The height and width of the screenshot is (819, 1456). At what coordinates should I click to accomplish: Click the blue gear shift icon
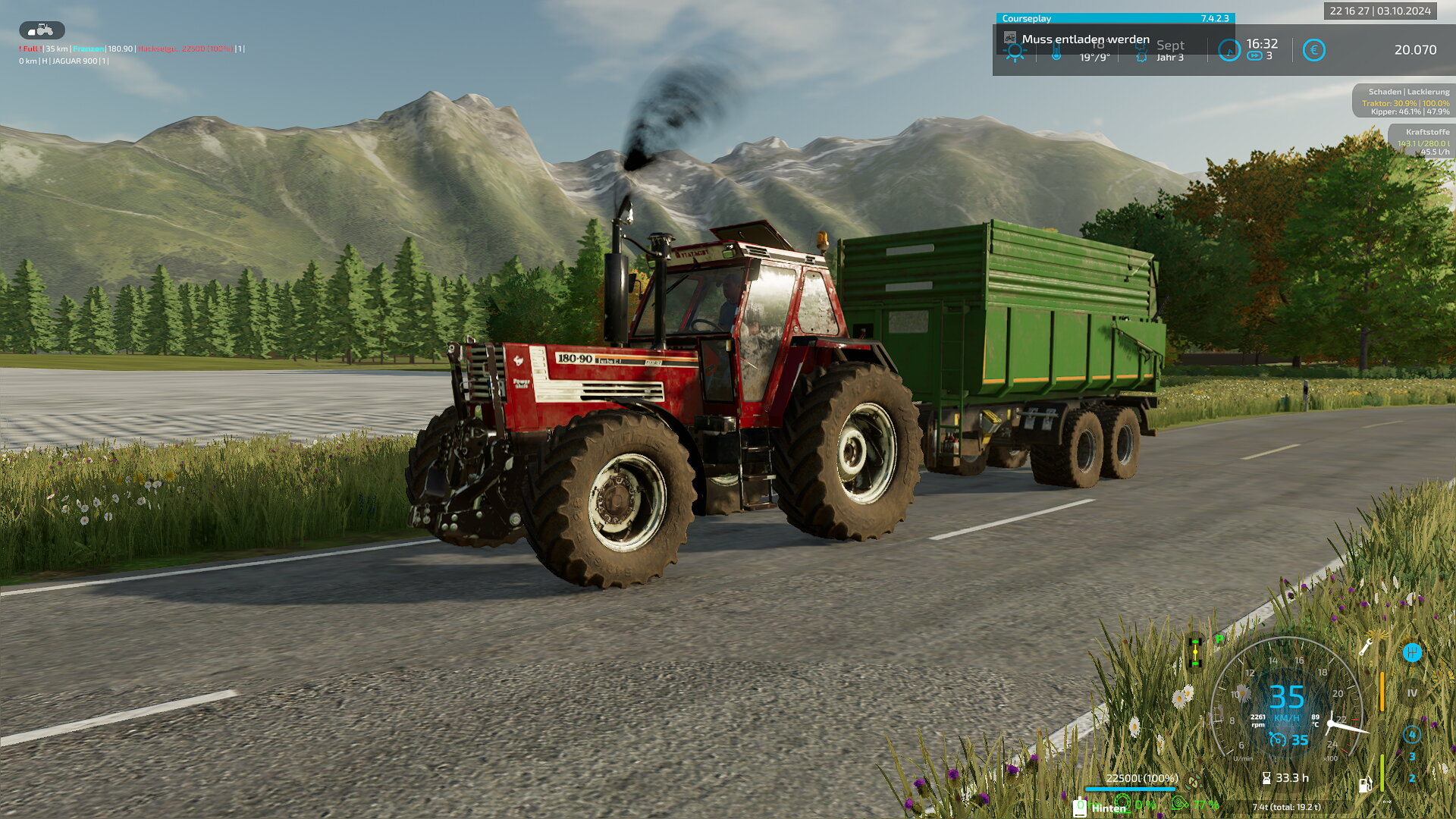(1411, 652)
